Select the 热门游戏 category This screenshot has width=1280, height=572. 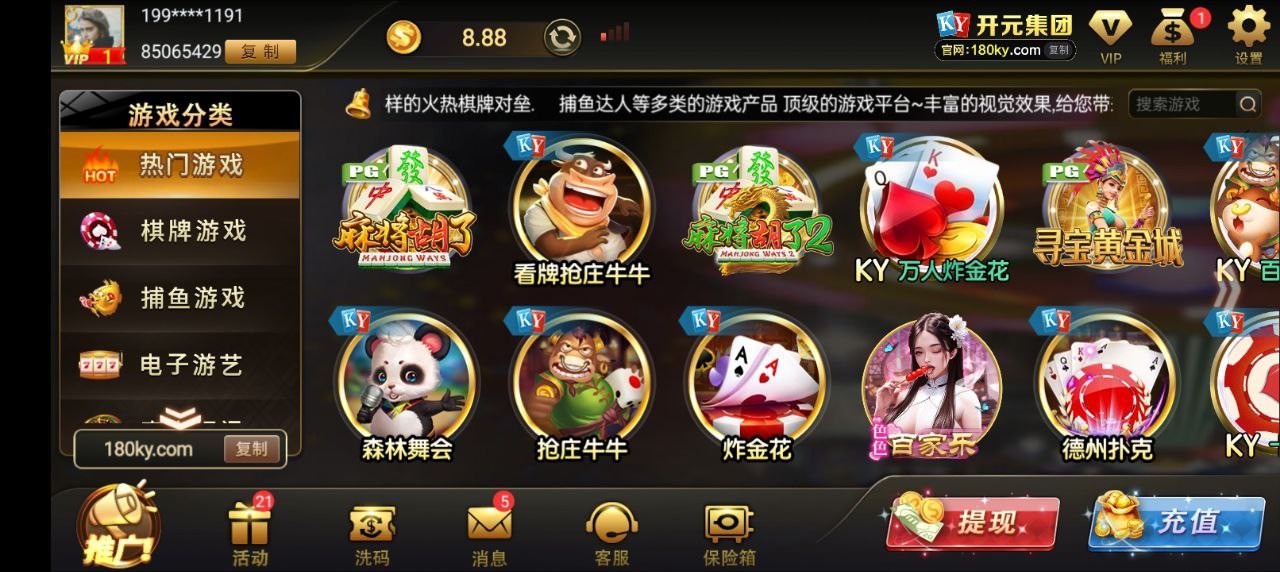[x=180, y=165]
